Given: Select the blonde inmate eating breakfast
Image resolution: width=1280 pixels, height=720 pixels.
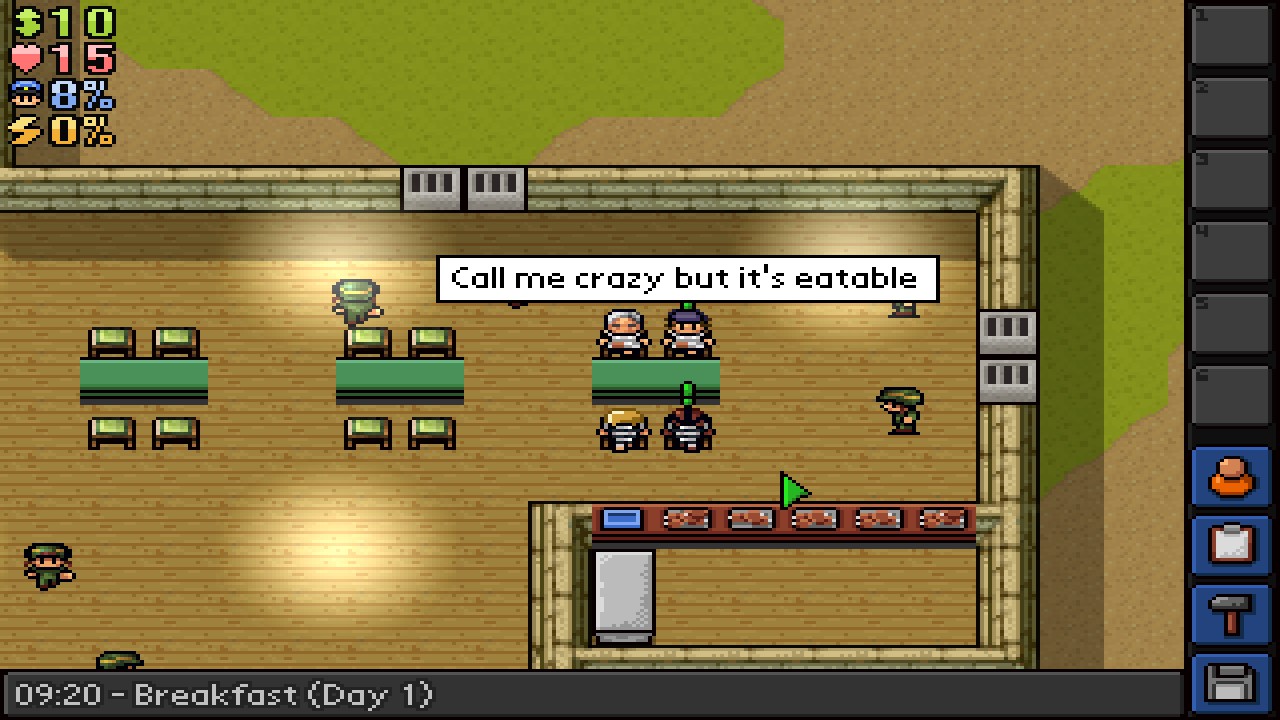Looking at the screenshot, I should point(622,428).
